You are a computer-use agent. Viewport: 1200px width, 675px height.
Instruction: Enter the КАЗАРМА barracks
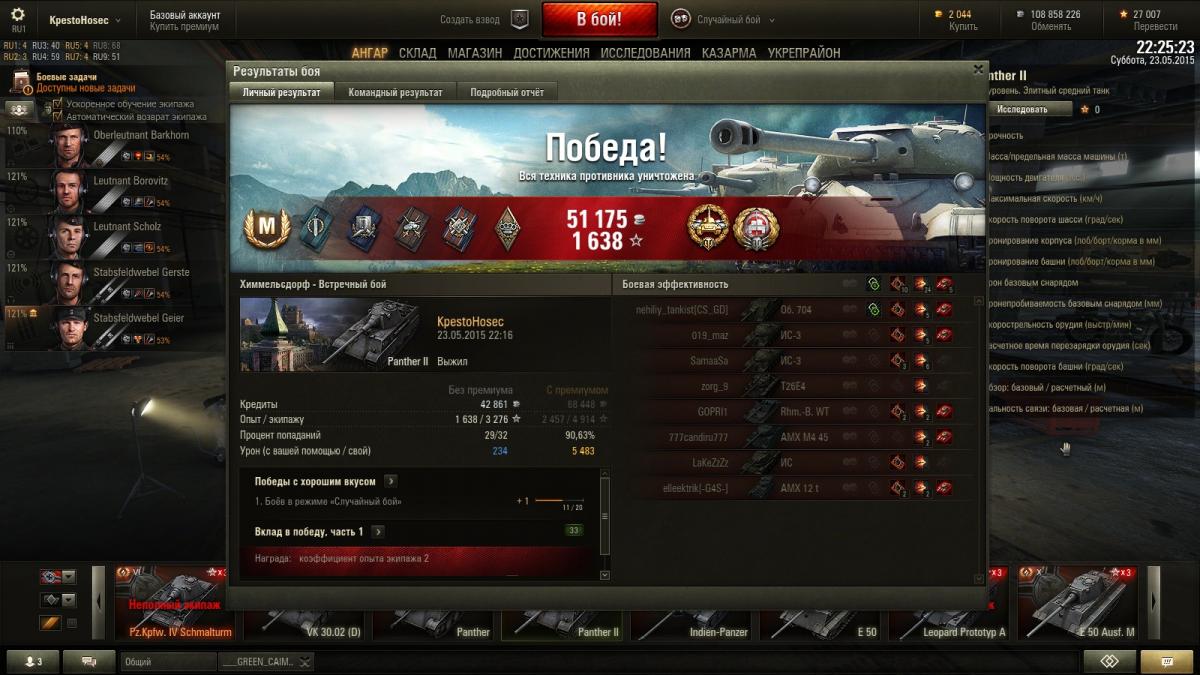(x=729, y=53)
